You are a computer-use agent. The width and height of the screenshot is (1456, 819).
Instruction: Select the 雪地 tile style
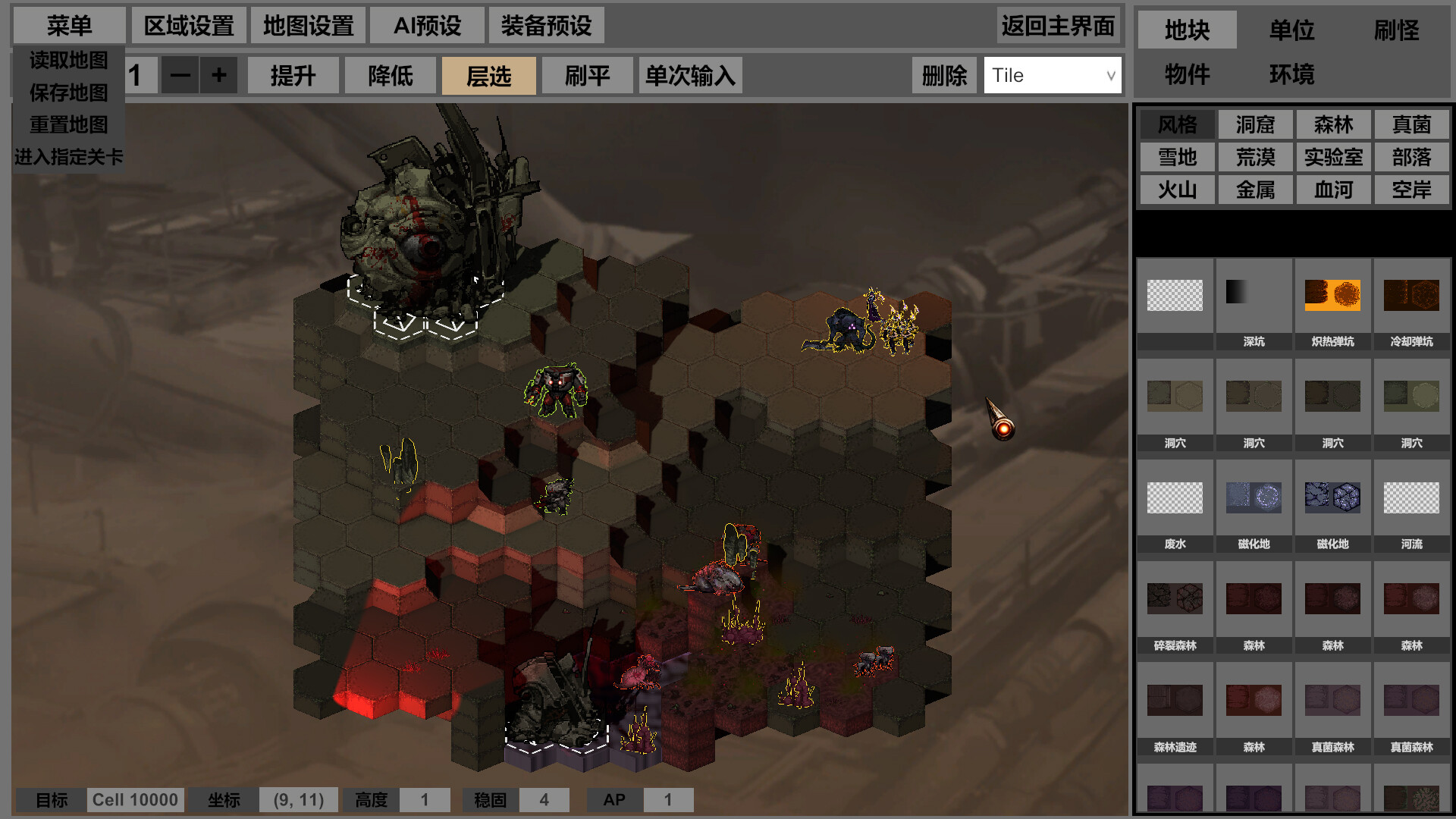pyautogui.click(x=1177, y=157)
